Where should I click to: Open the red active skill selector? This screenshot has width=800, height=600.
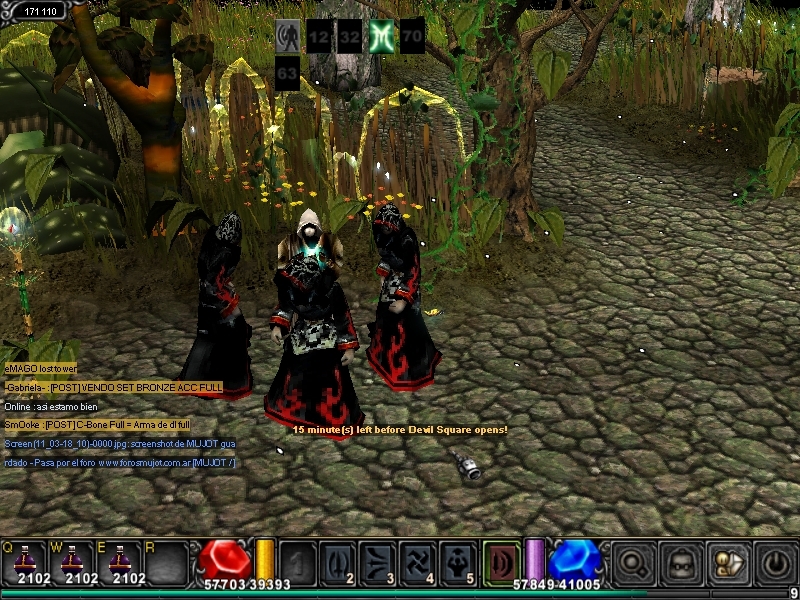point(501,562)
